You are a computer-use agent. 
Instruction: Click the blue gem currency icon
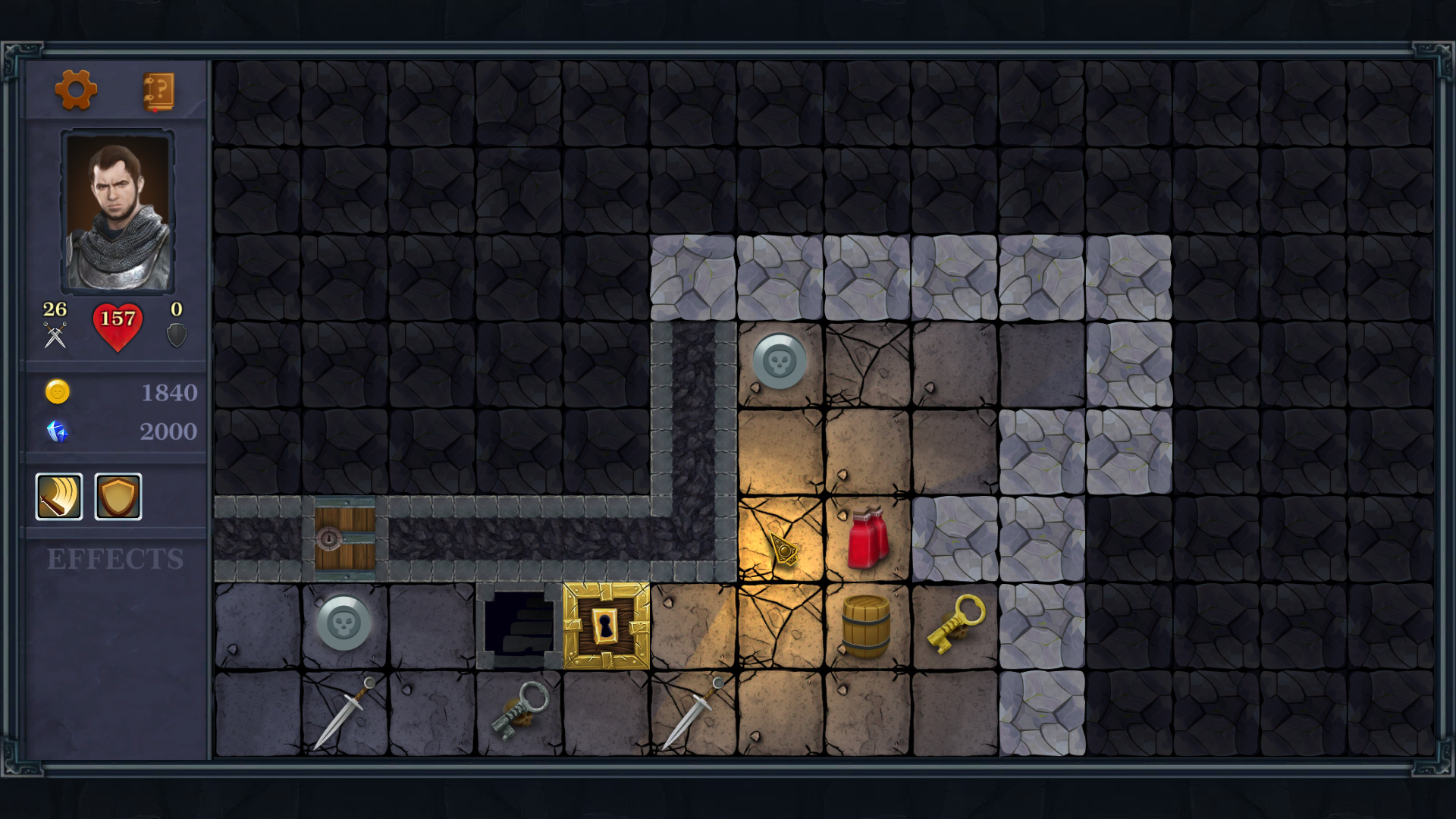click(x=58, y=432)
